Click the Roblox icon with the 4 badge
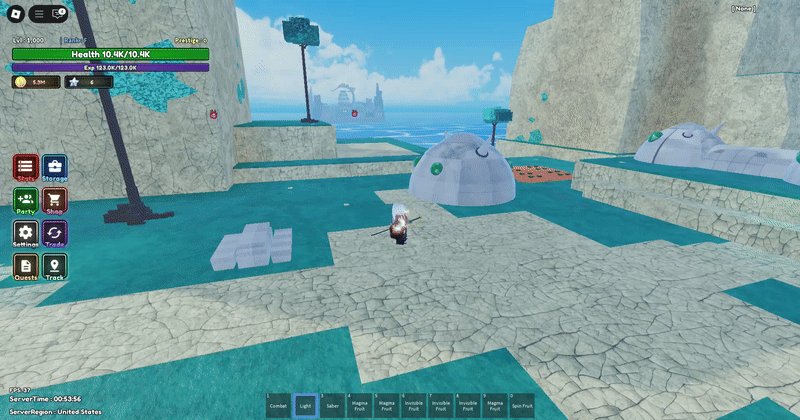800x420 pixels. tap(56, 13)
